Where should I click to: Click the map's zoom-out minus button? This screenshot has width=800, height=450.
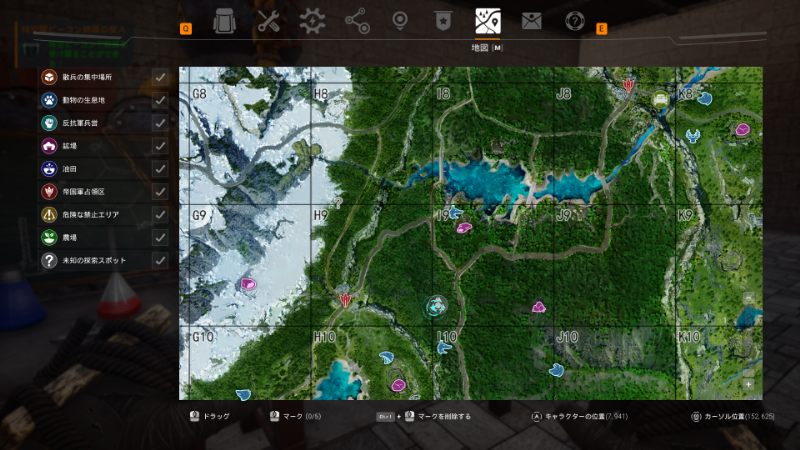click(x=749, y=370)
